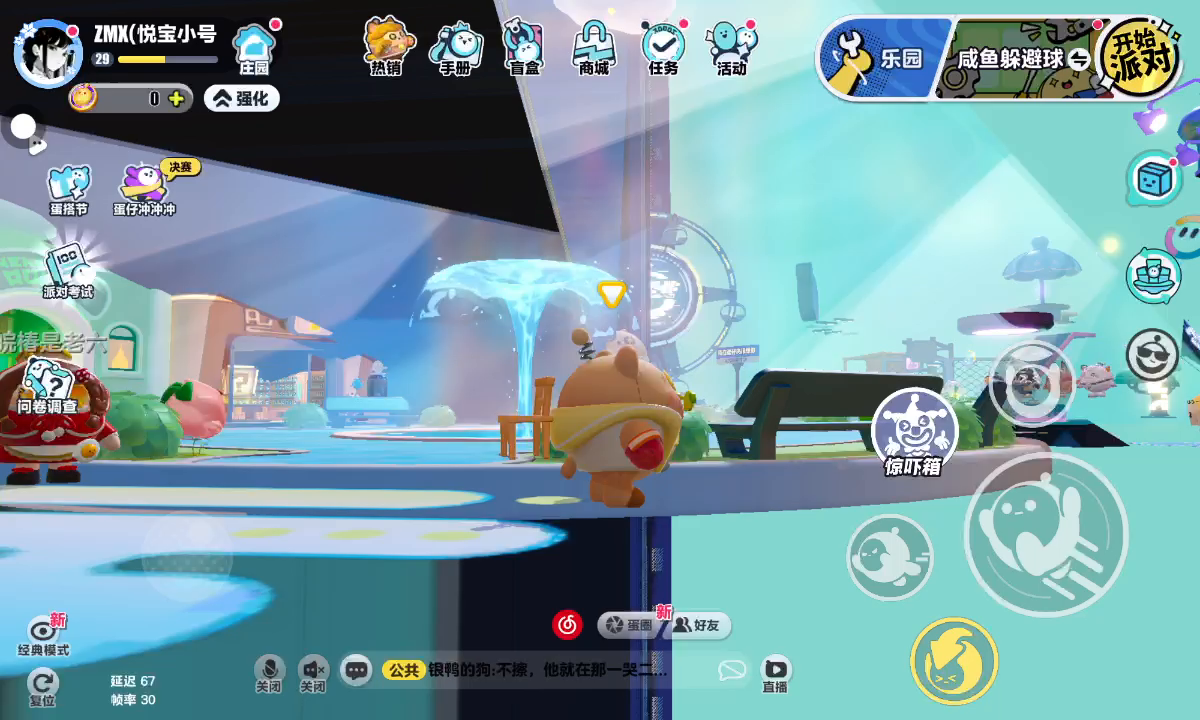Reset position with the 复位 button
Screen dimensions: 1200x720
(x=43, y=686)
